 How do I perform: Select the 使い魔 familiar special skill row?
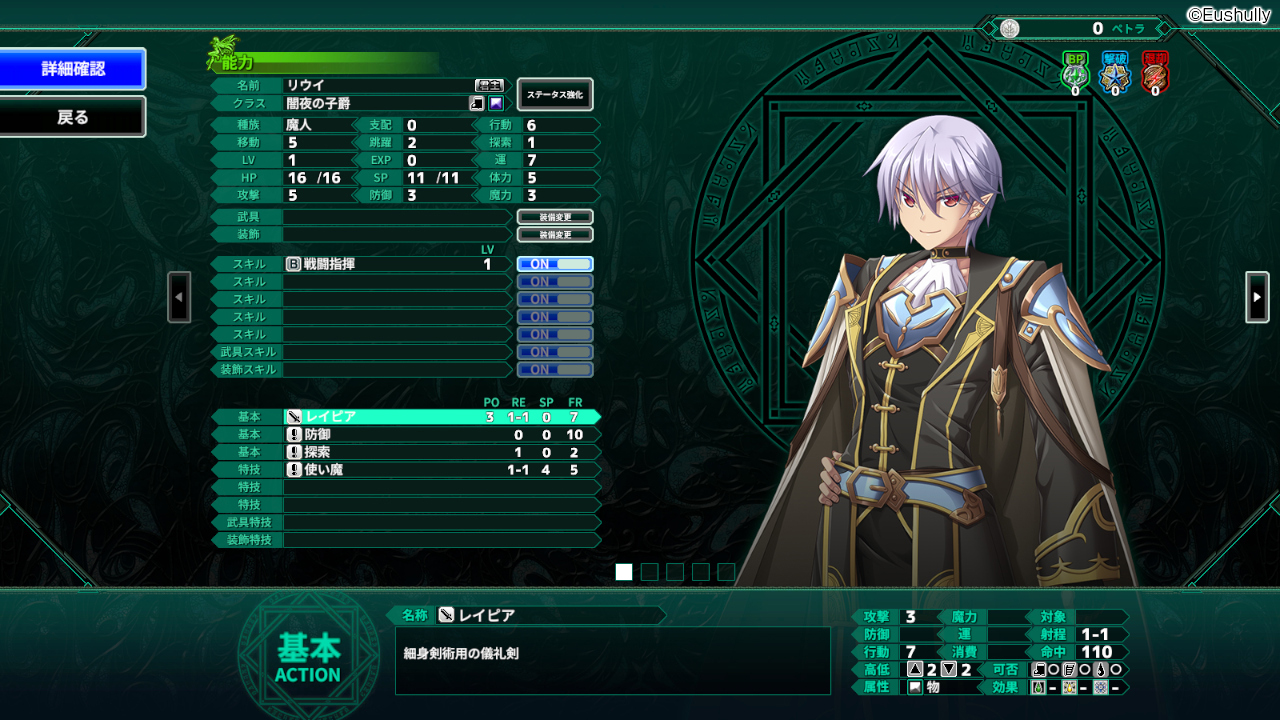[440, 470]
